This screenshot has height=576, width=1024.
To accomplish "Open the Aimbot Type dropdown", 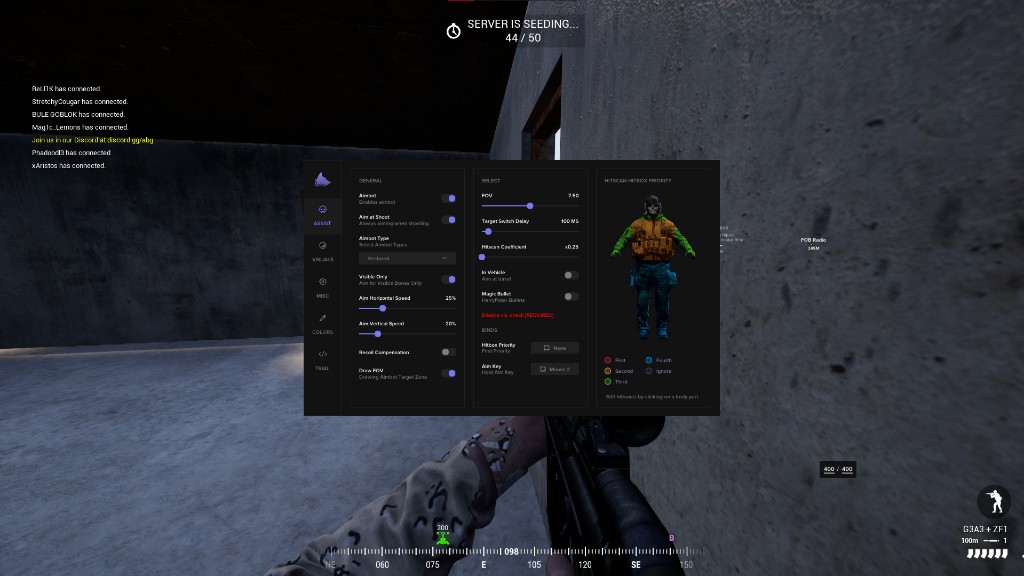I will (407, 258).
